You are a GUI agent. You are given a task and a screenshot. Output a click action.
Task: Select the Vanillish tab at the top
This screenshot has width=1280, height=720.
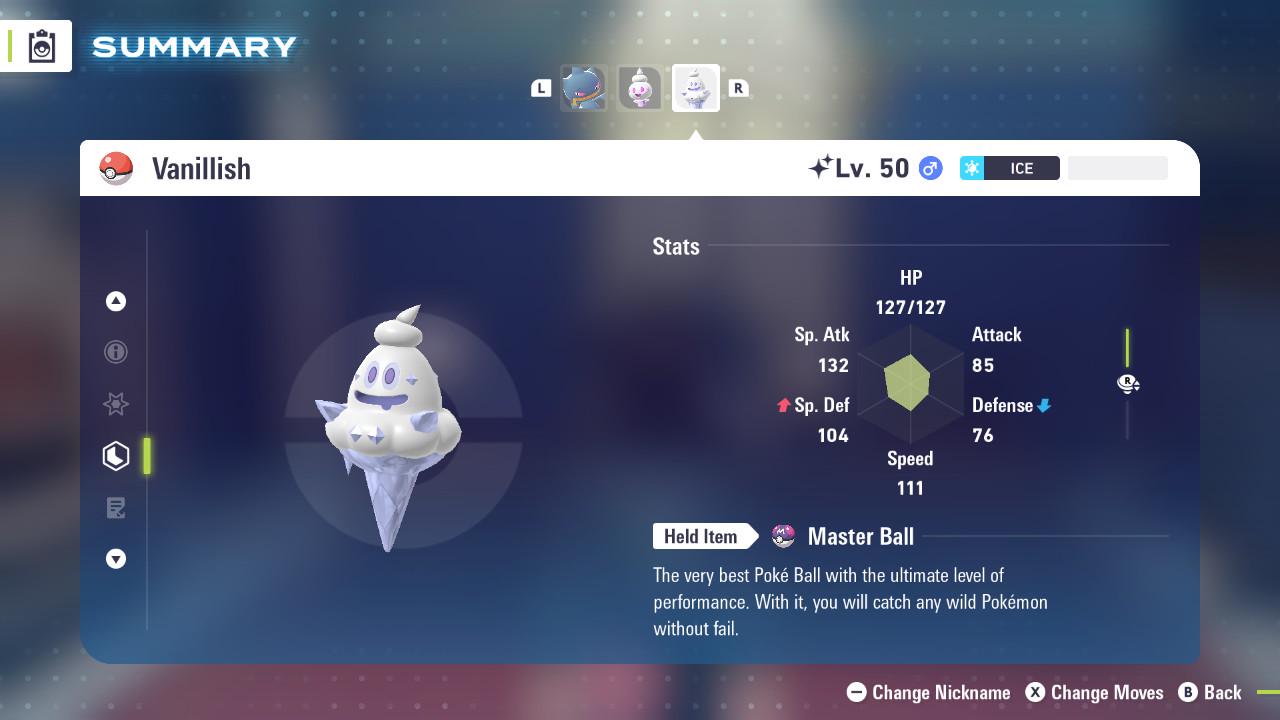(695, 88)
